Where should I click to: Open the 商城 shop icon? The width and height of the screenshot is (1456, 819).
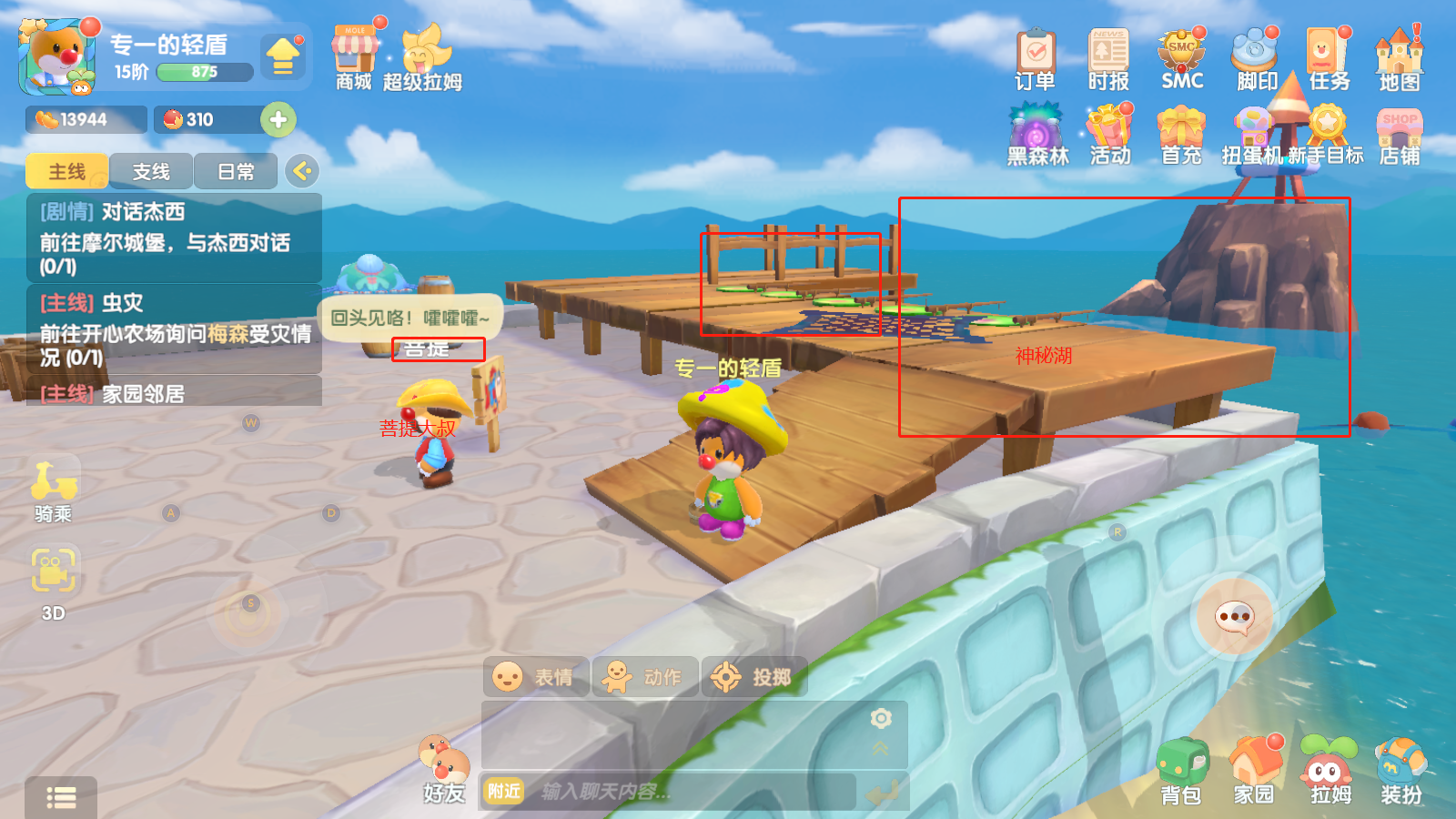point(354,56)
